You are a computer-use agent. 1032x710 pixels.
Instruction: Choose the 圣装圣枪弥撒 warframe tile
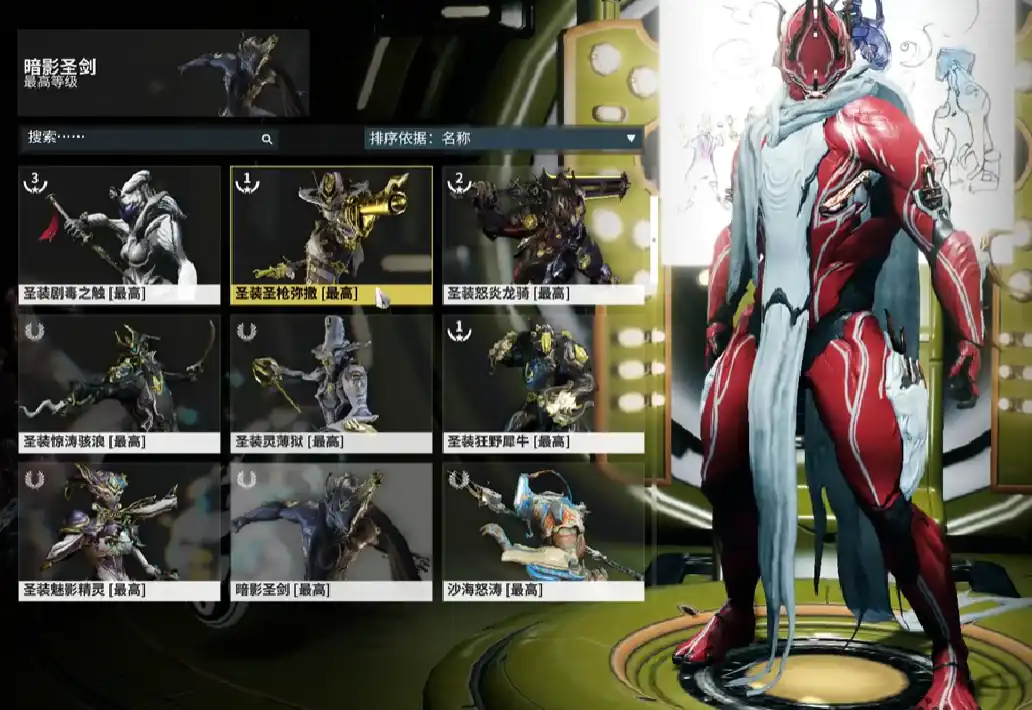point(331,234)
